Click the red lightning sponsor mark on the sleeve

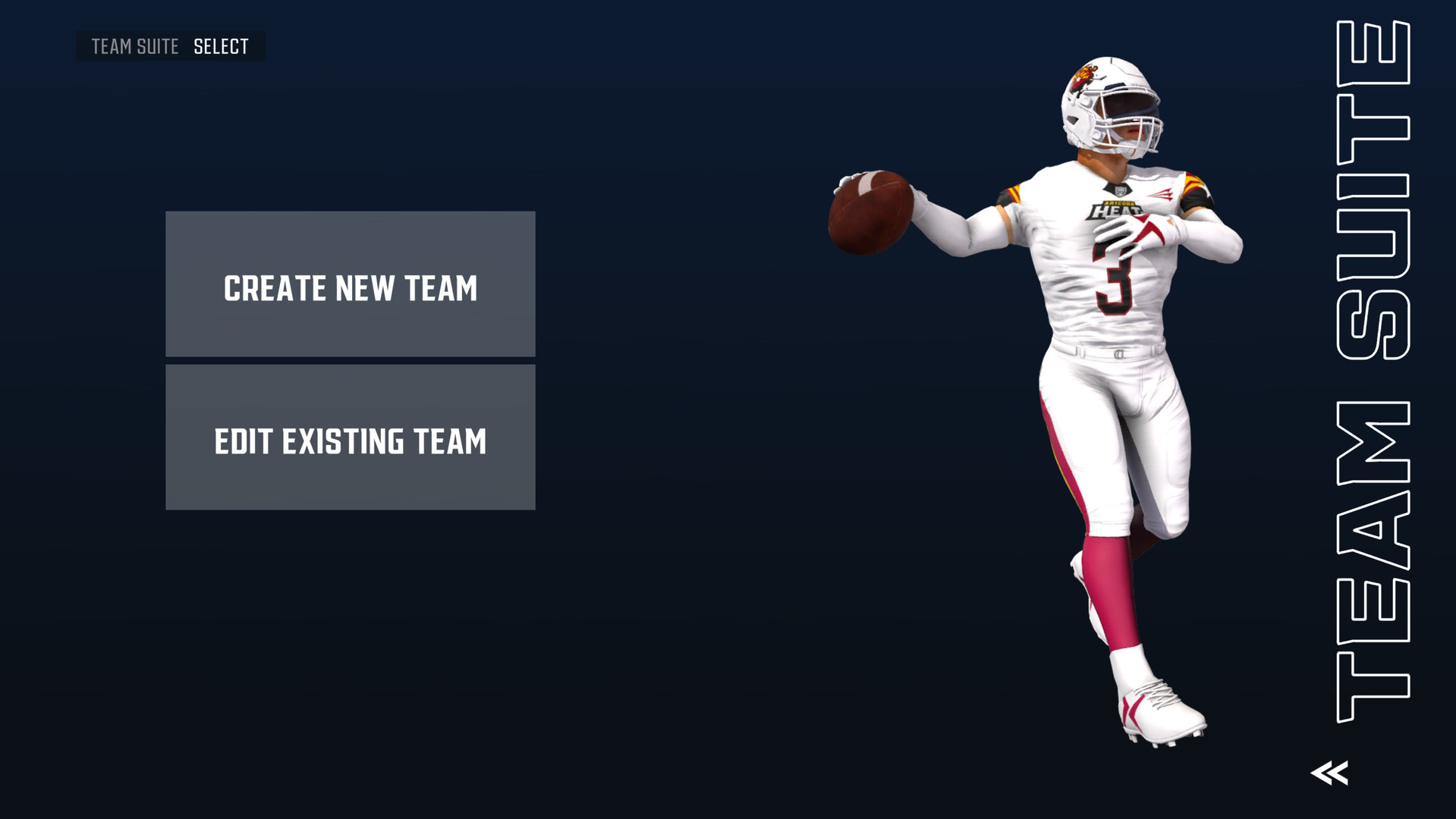tap(1162, 194)
